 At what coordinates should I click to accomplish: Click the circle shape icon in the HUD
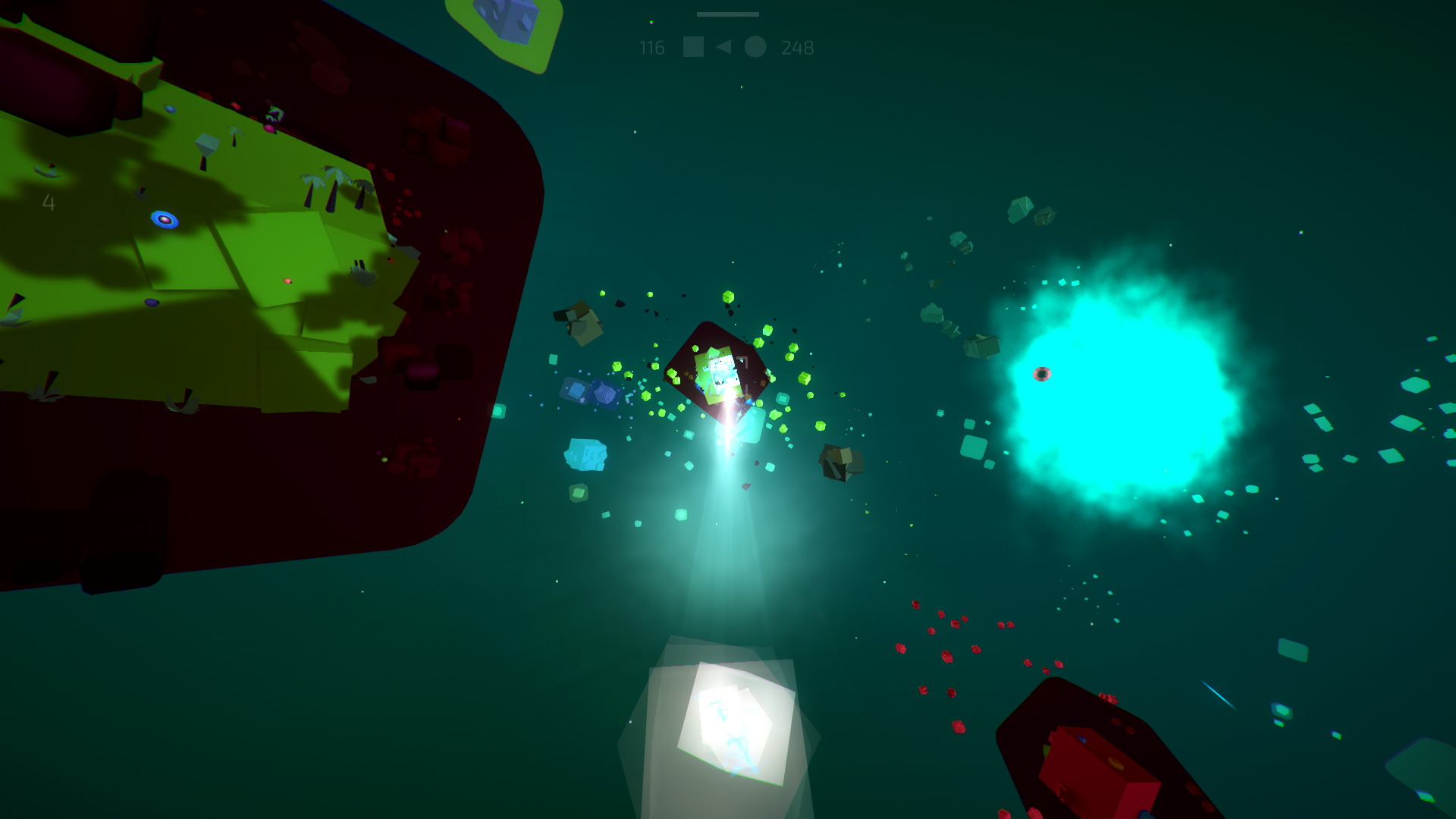755,47
